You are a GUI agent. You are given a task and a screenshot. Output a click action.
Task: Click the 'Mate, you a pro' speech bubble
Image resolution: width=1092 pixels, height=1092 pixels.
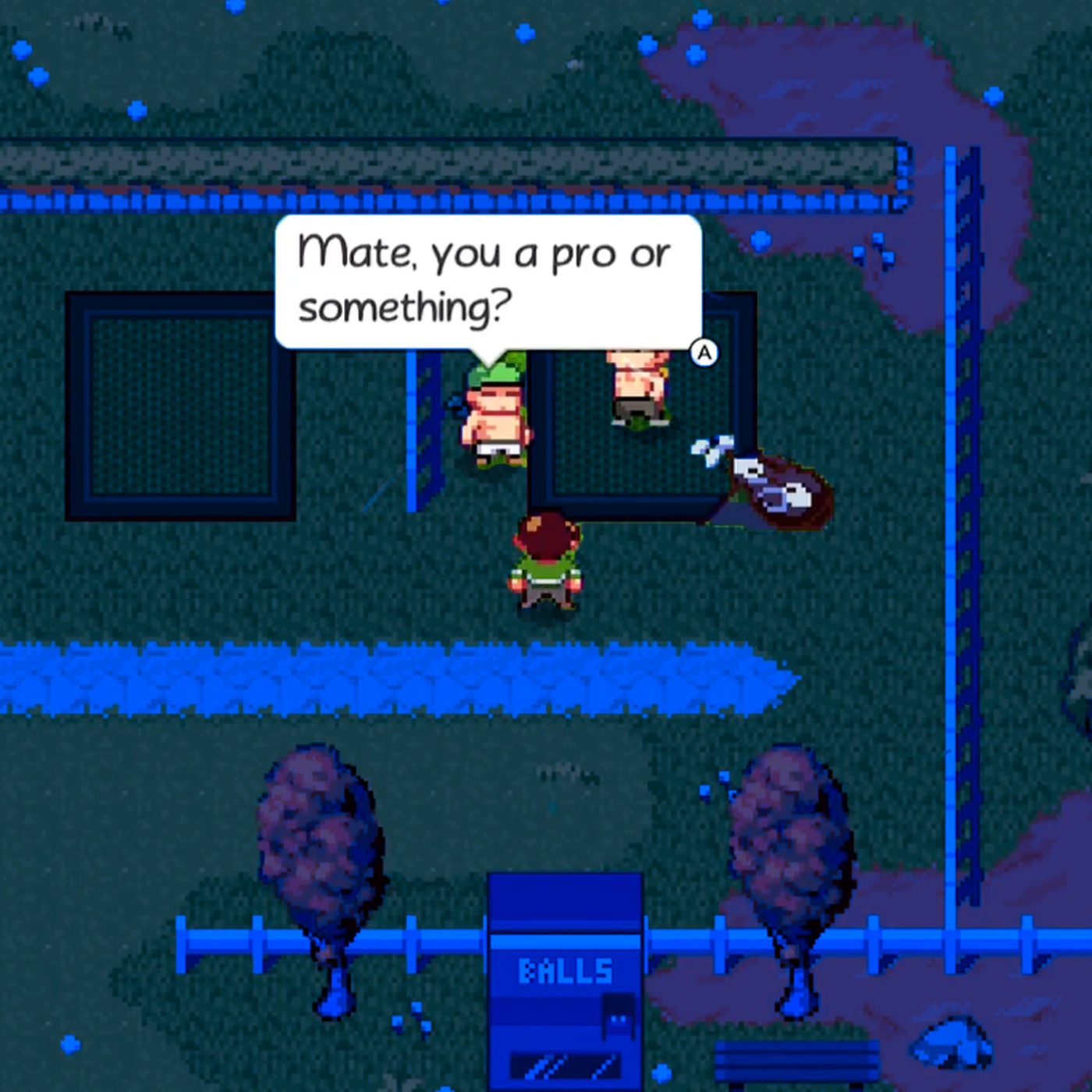click(x=487, y=281)
